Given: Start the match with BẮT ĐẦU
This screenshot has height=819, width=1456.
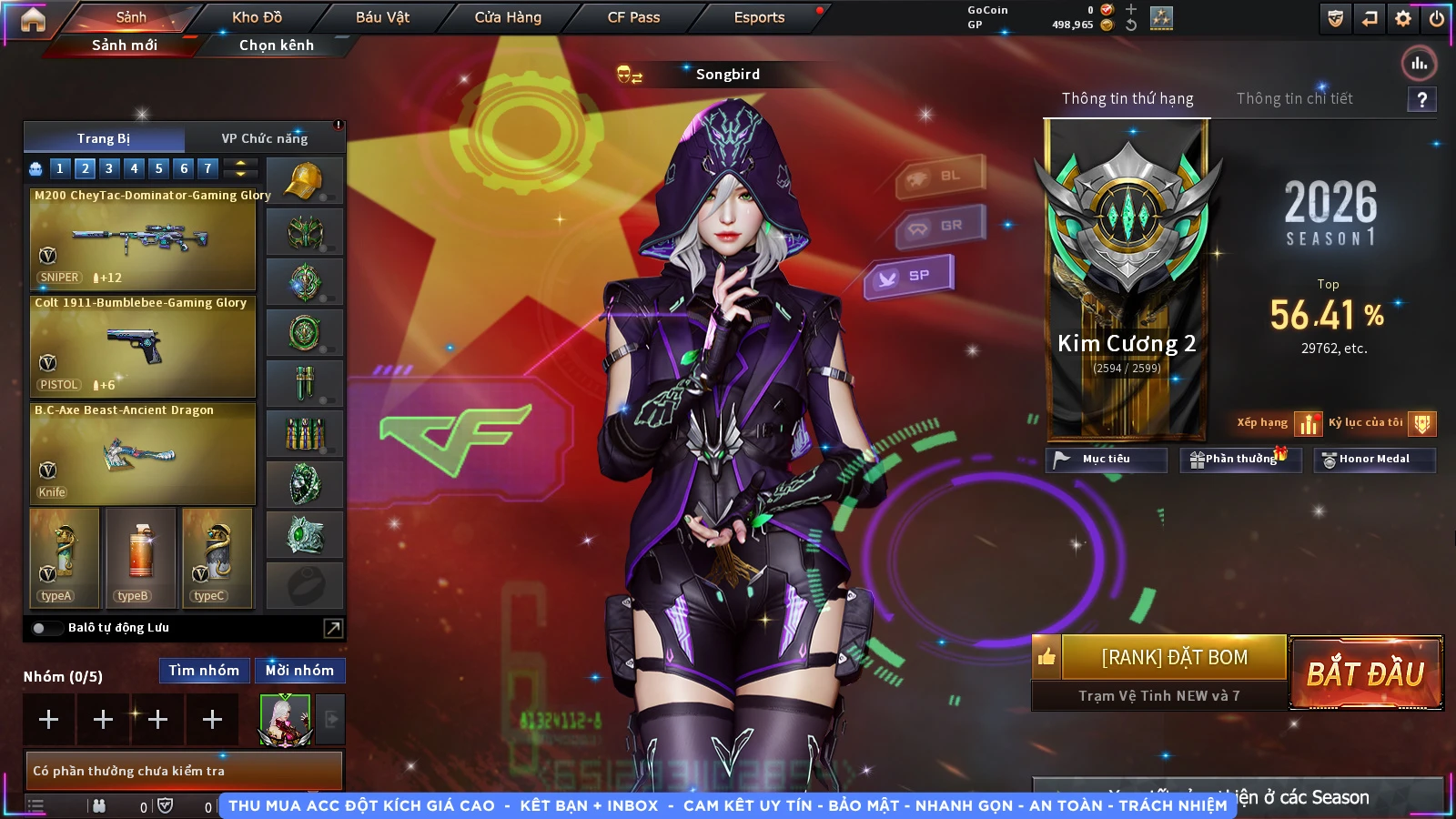Looking at the screenshot, I should click(1365, 673).
